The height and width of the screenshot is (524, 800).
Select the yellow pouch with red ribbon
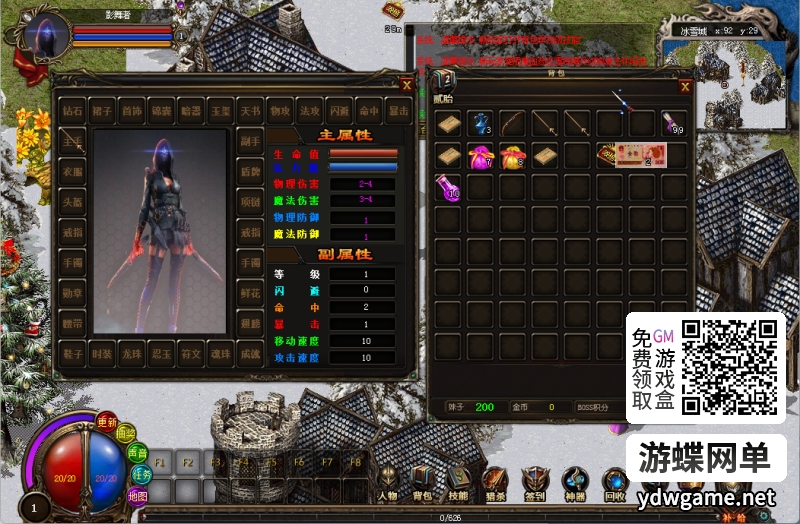coord(514,156)
